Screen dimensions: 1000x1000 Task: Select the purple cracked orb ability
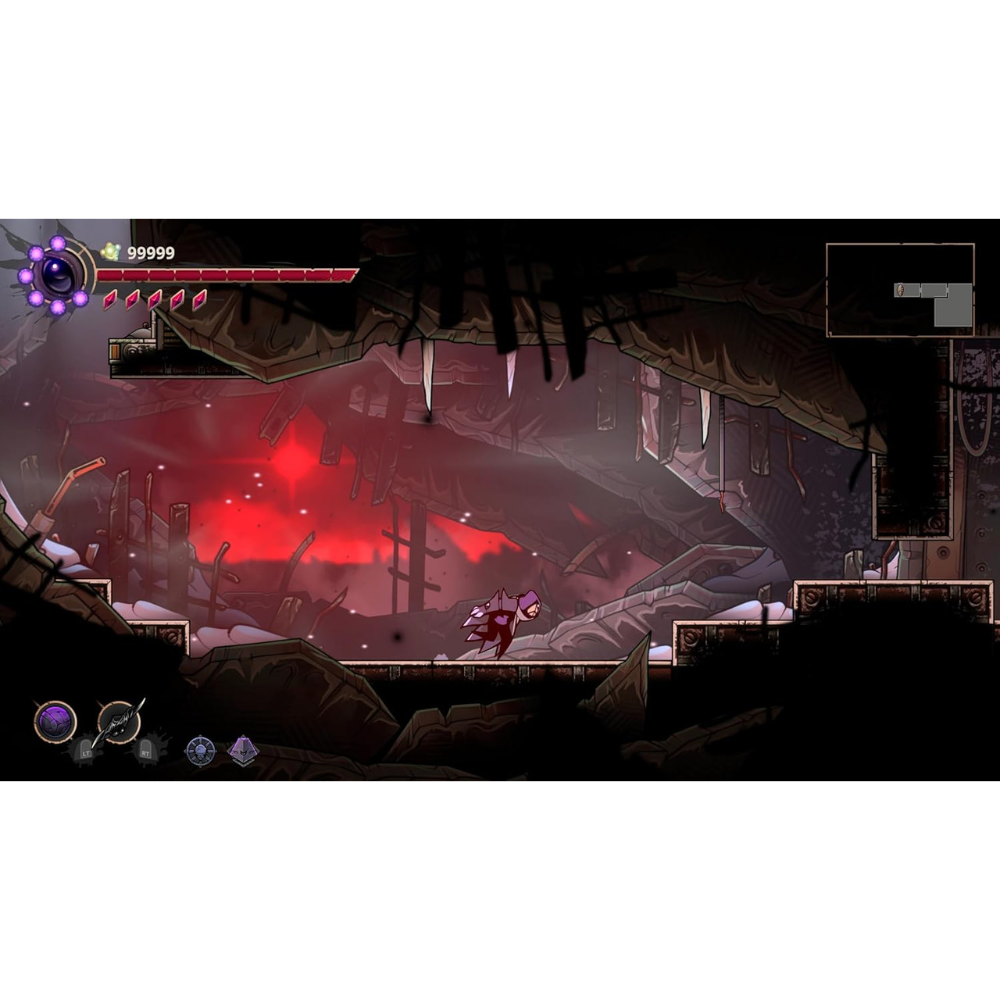[55, 721]
